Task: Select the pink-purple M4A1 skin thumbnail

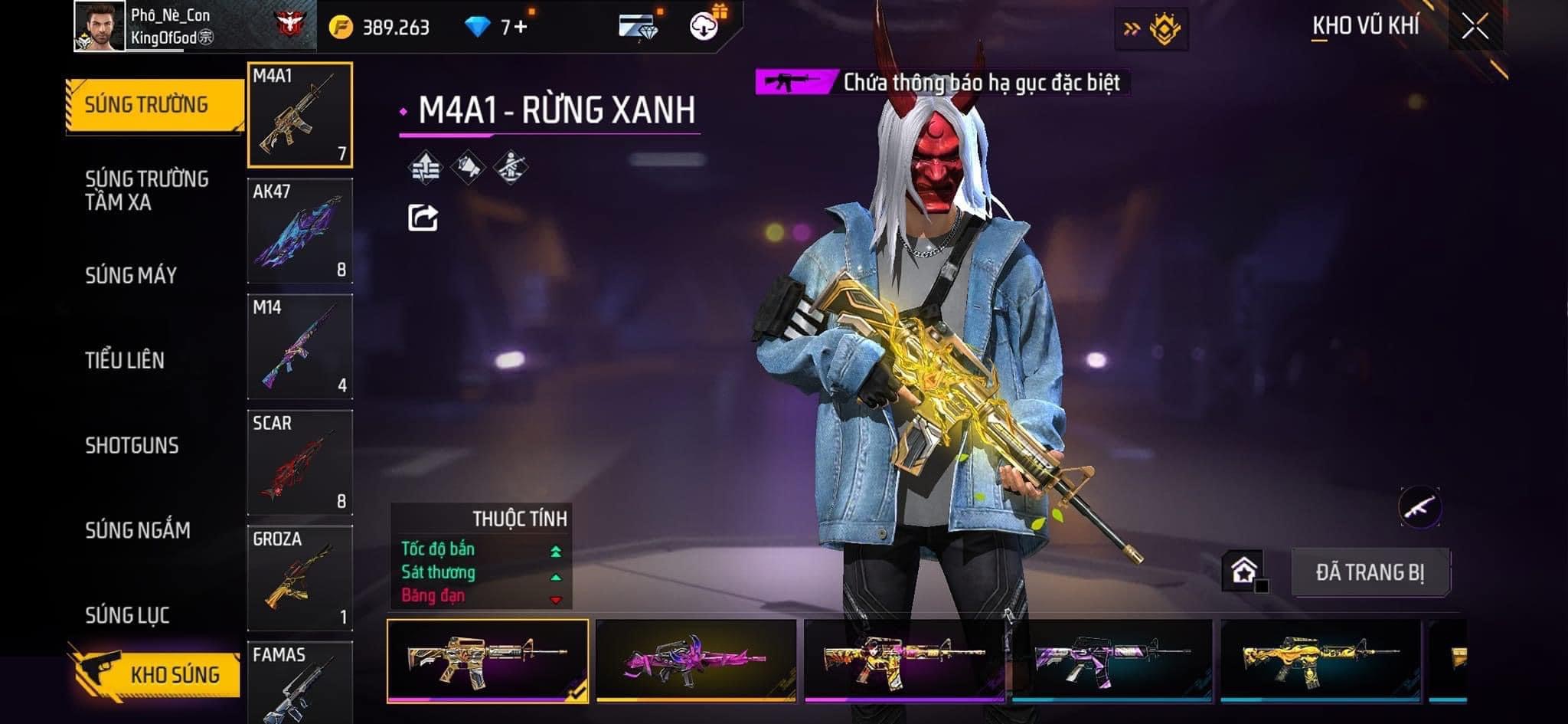Action: (696, 660)
